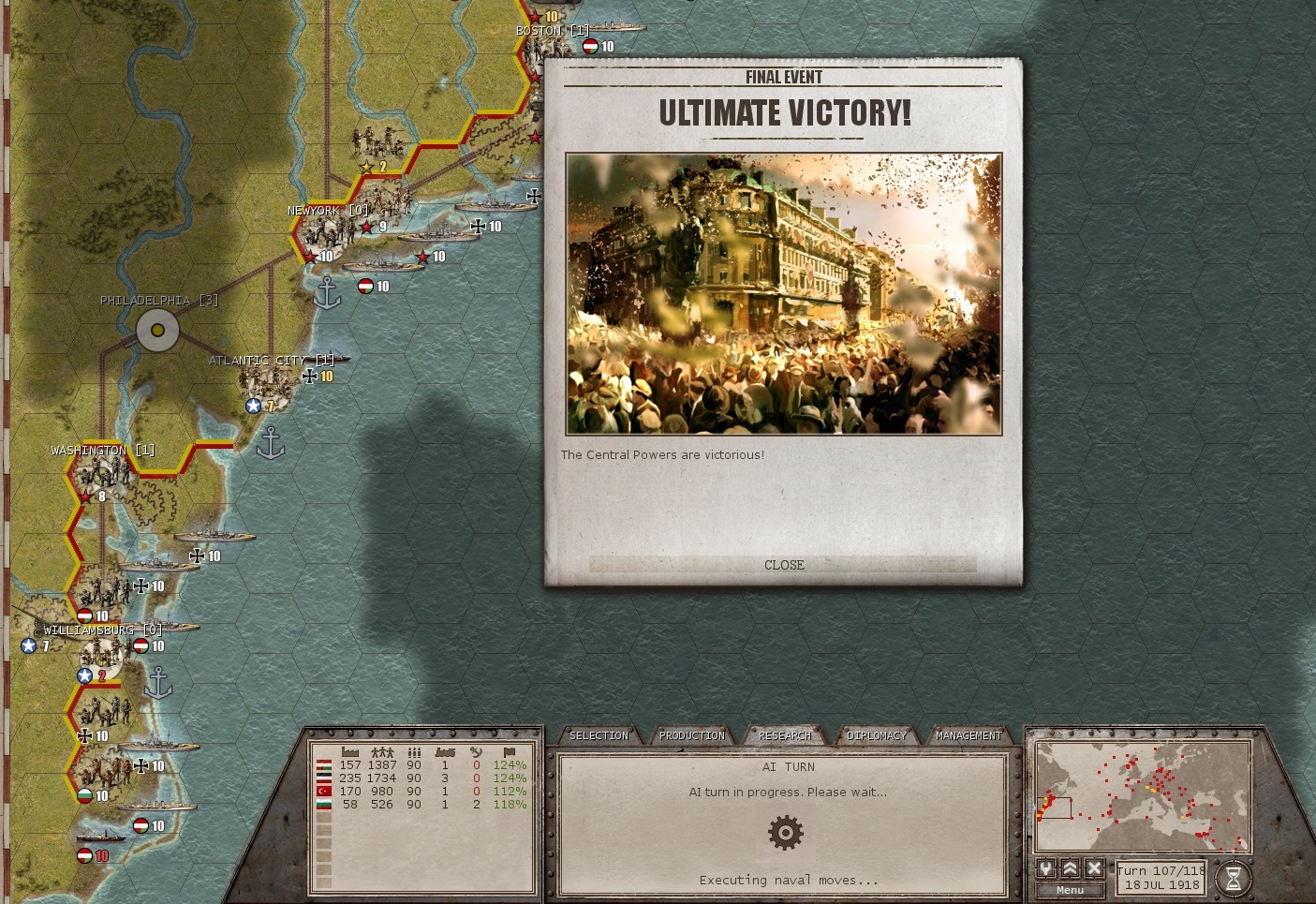Click the Bulgarian flag in the stats list
The width and height of the screenshot is (1316, 904).
point(324,804)
